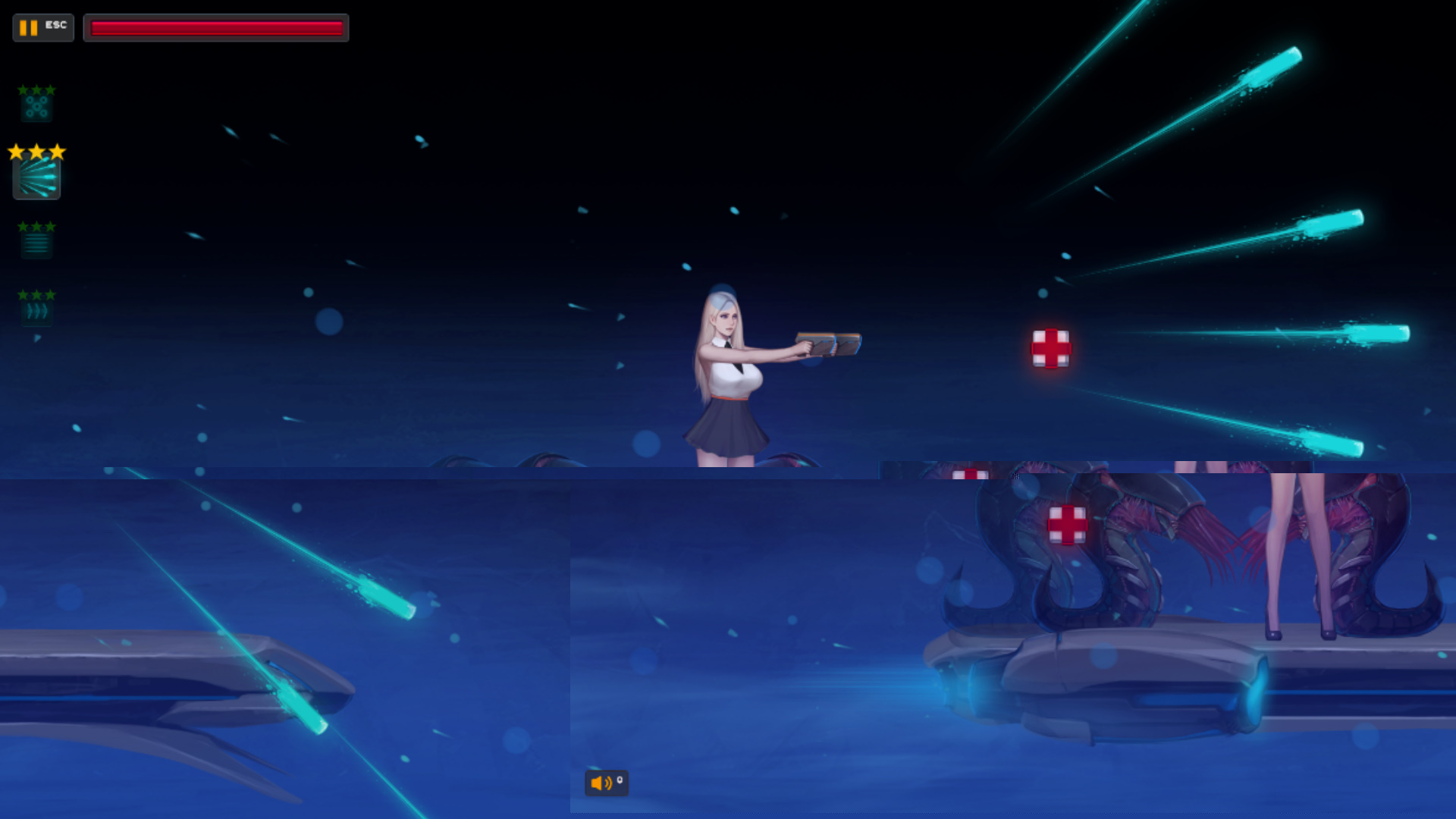Switch to the horizontal-lines weapon icon

(36, 243)
